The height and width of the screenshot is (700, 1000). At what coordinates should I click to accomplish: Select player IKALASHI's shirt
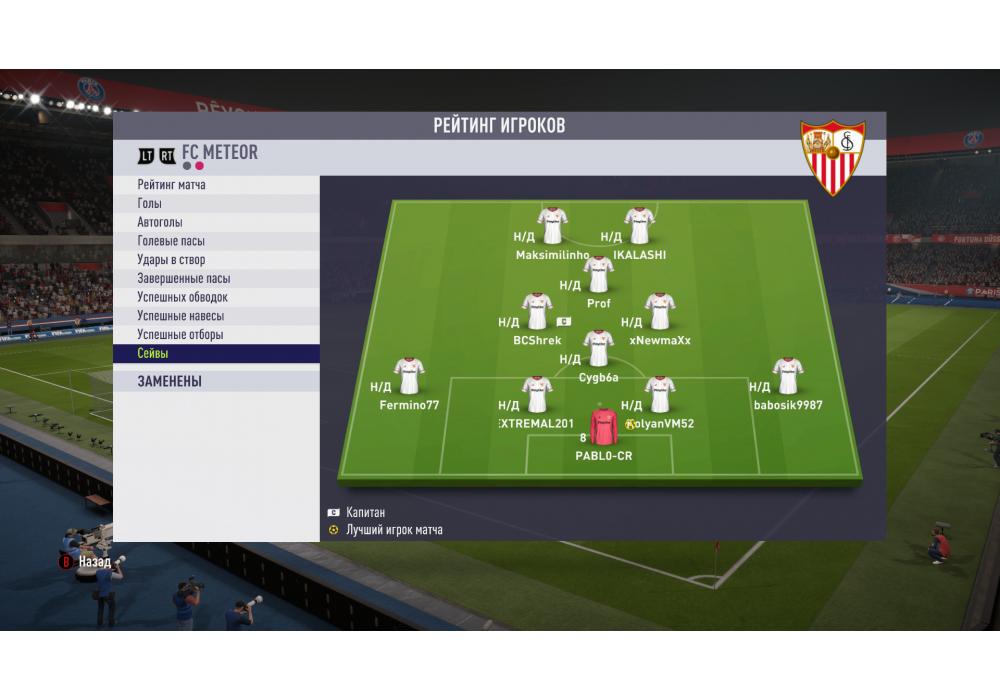point(639,227)
